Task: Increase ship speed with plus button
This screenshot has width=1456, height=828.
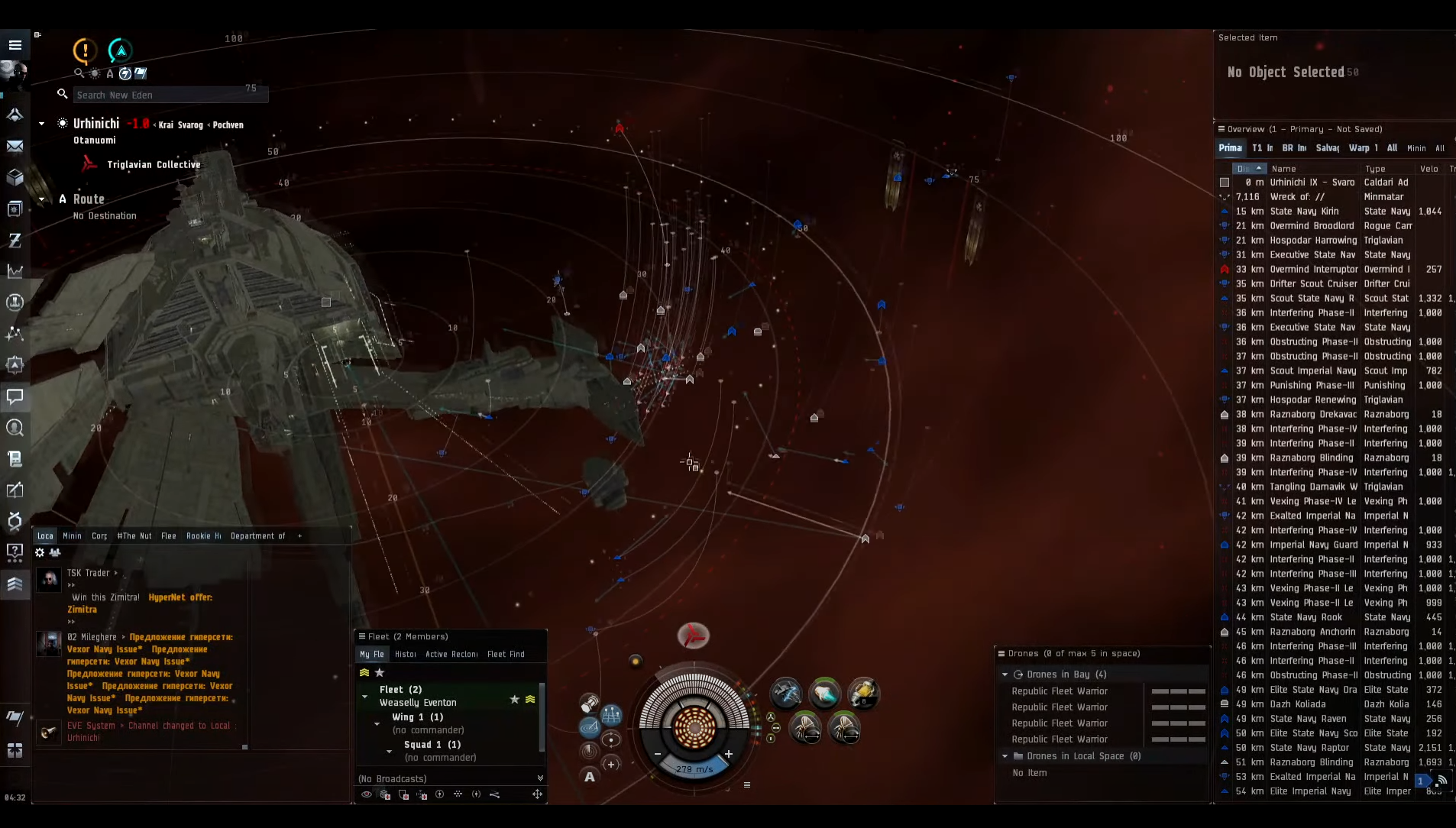Action: pyautogui.click(x=729, y=754)
